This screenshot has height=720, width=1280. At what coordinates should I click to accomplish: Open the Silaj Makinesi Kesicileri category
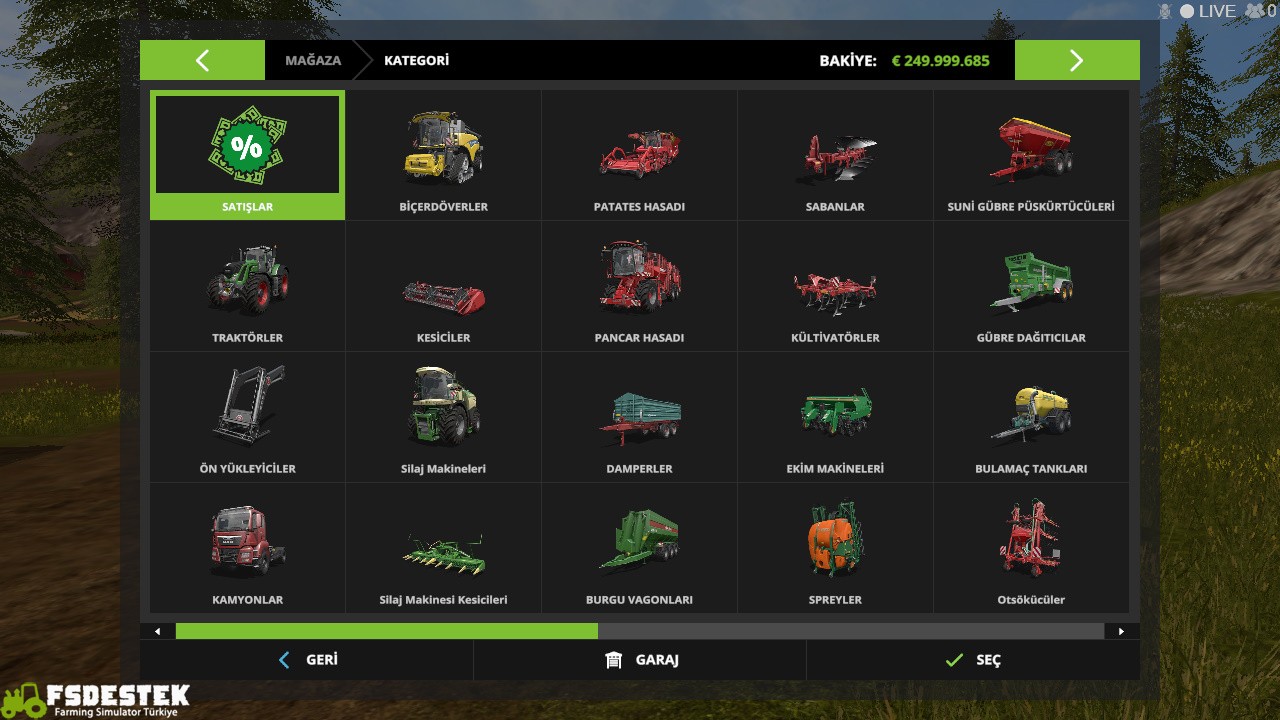pyautogui.click(x=443, y=543)
